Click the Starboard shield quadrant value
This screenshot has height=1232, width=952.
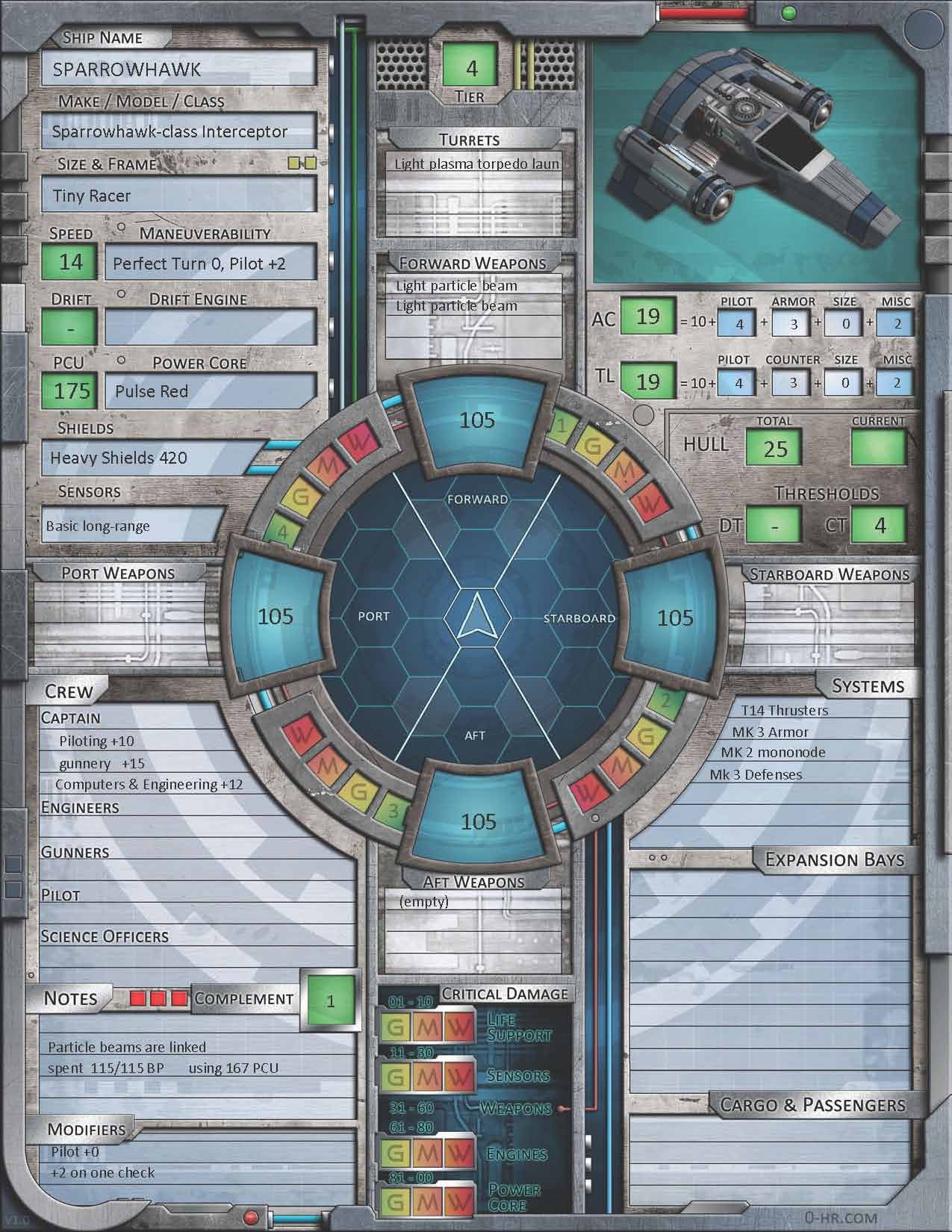click(x=675, y=617)
